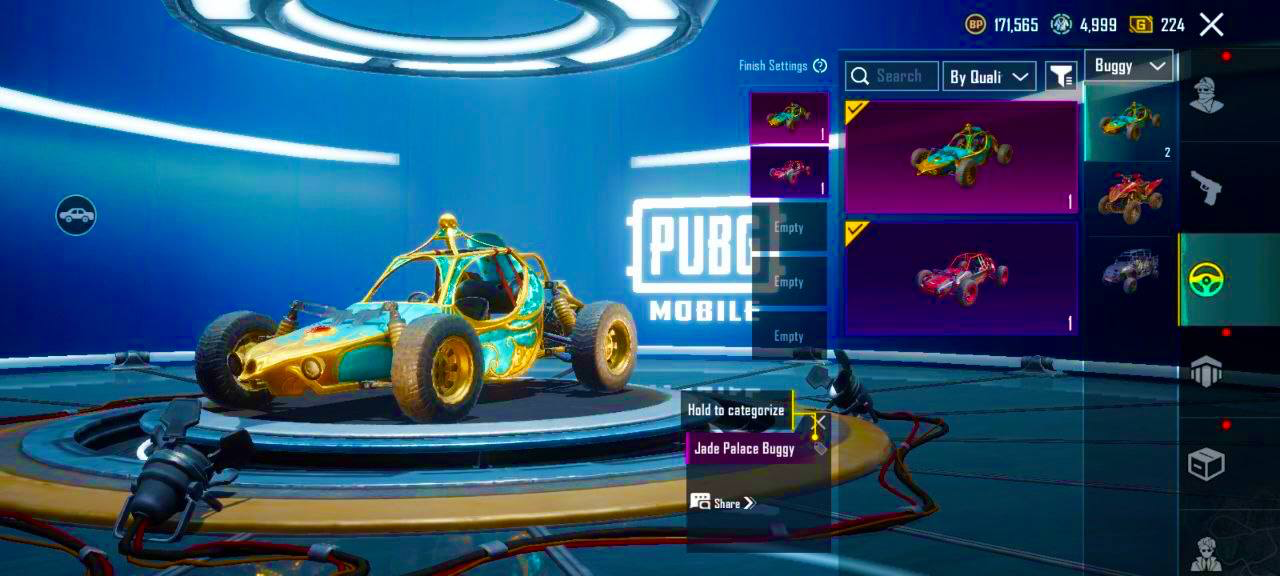Open the crate box category
Image resolution: width=1280 pixels, height=576 pixels.
(x=1206, y=464)
